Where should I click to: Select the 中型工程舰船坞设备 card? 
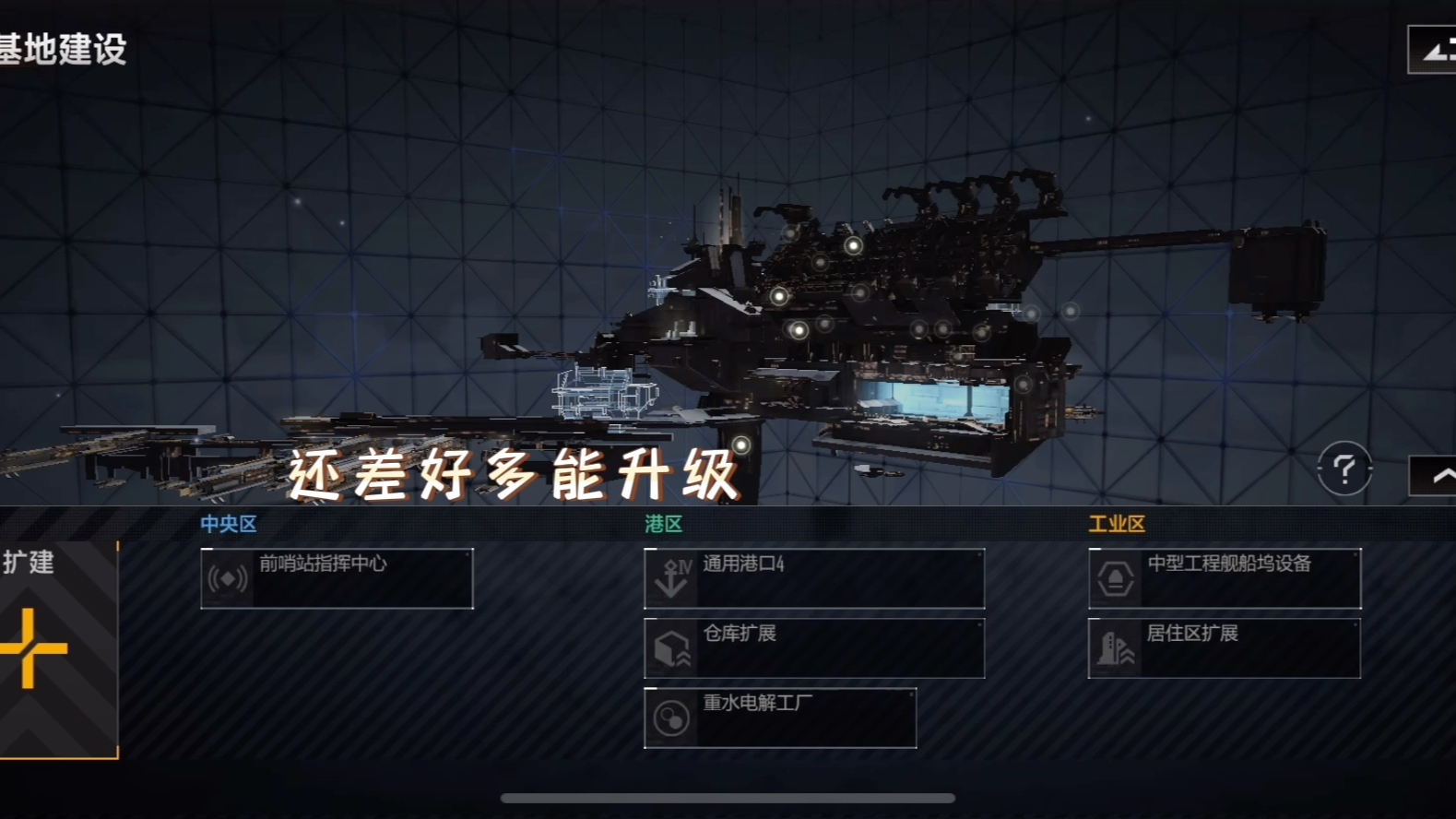click(x=1225, y=577)
